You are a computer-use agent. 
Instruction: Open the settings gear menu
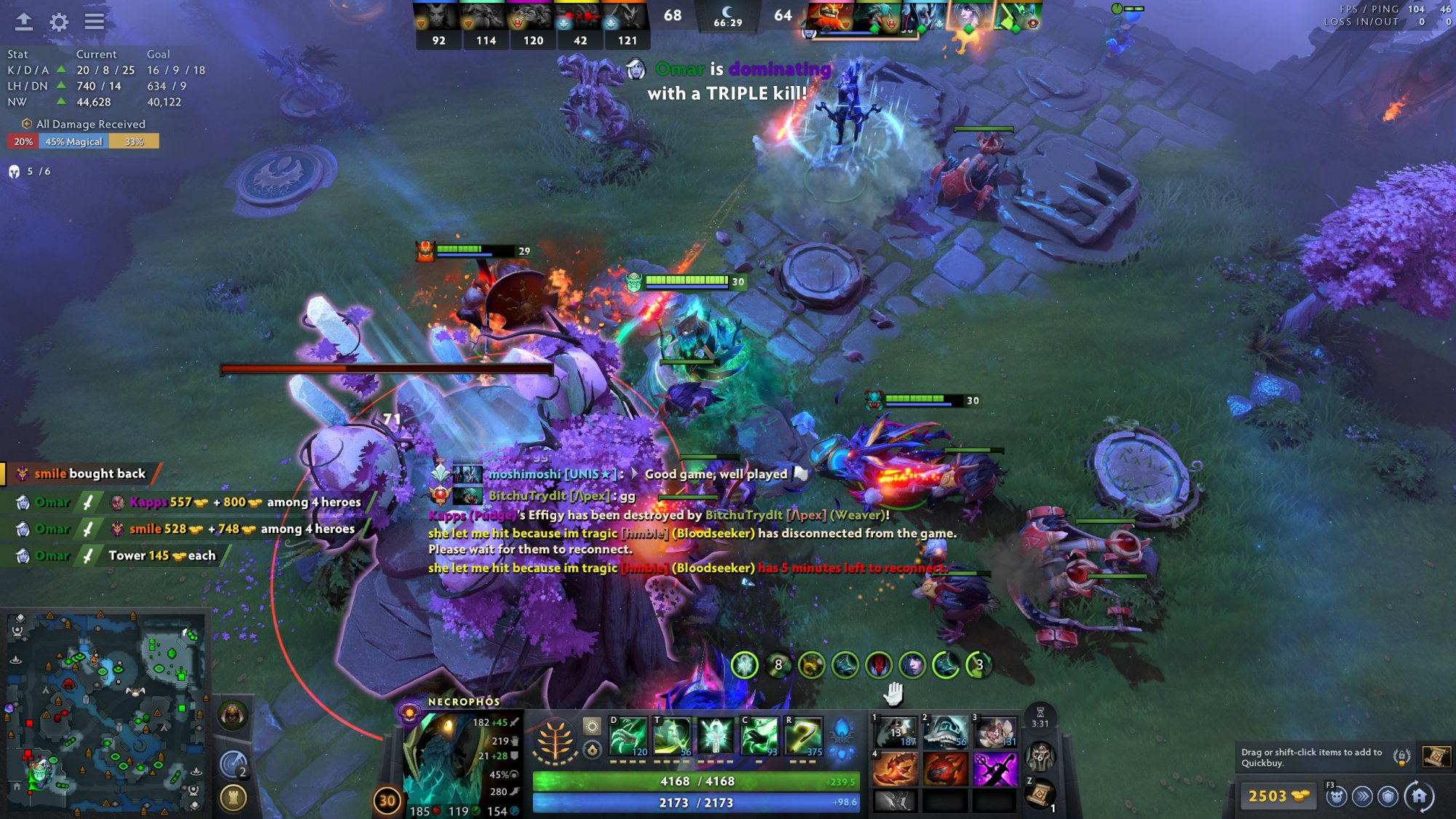coord(59,22)
